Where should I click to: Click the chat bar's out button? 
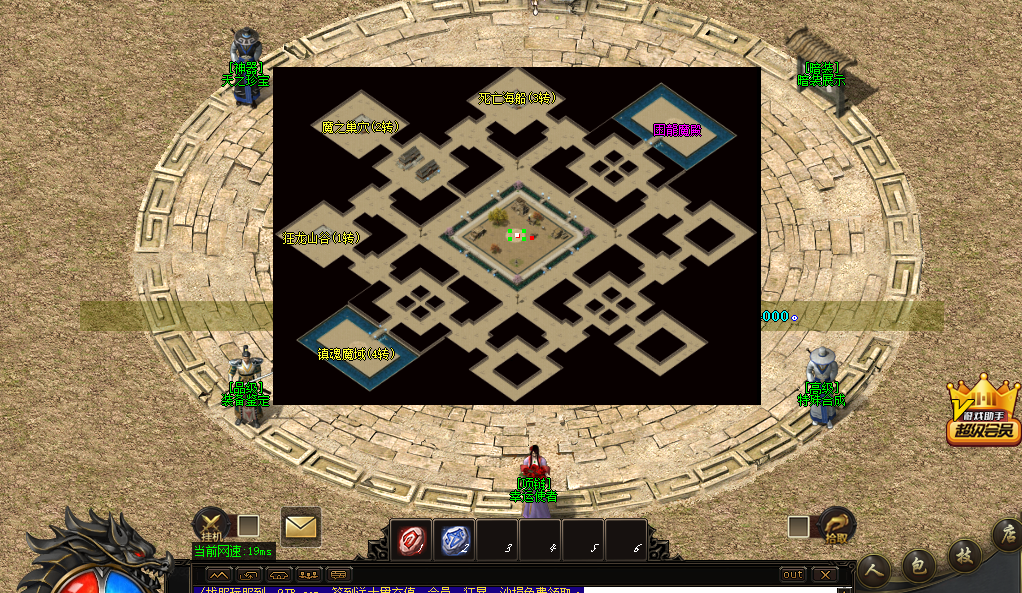[x=792, y=575]
